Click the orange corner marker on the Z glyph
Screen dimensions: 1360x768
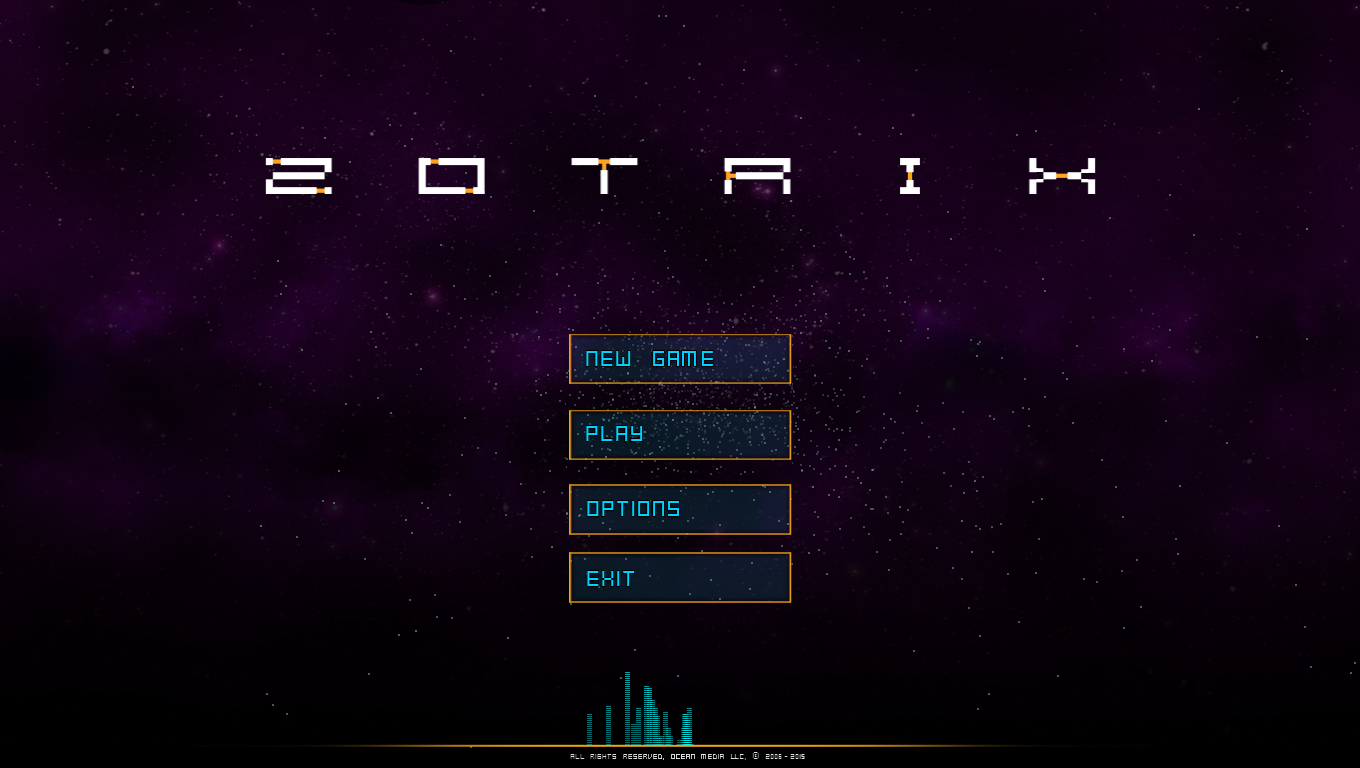coord(277,161)
